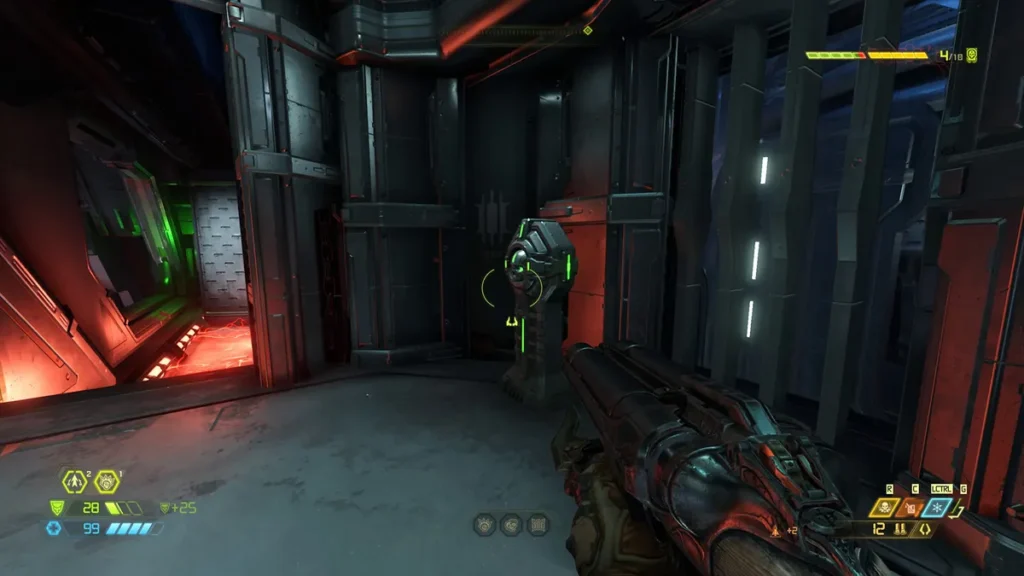
Task: Select the grey spiked crown rune icon
Action: tap(484, 524)
